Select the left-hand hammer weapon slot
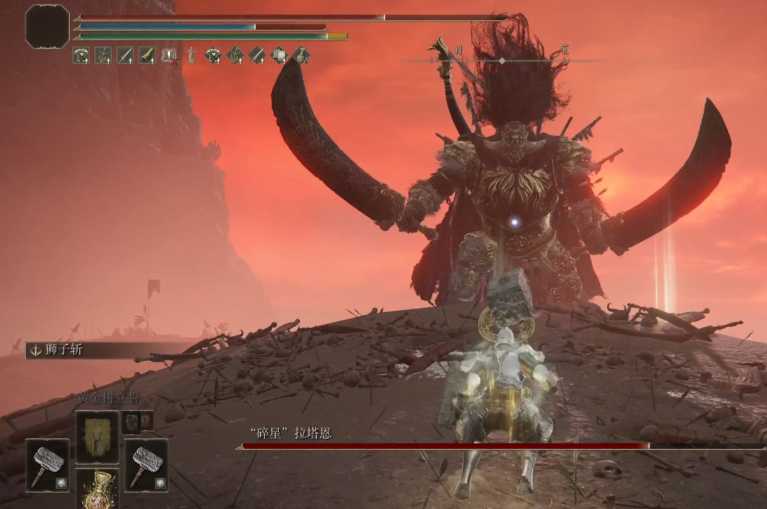 click(47, 464)
